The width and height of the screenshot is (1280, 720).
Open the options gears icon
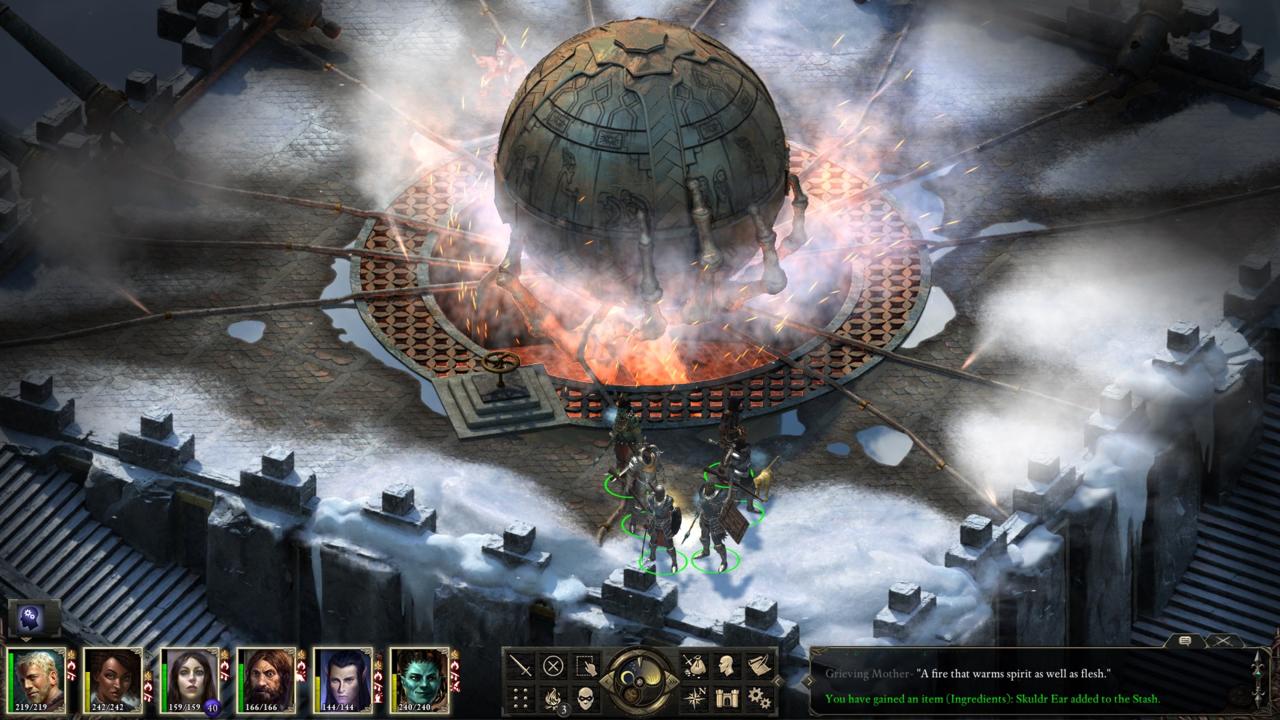coord(759,697)
